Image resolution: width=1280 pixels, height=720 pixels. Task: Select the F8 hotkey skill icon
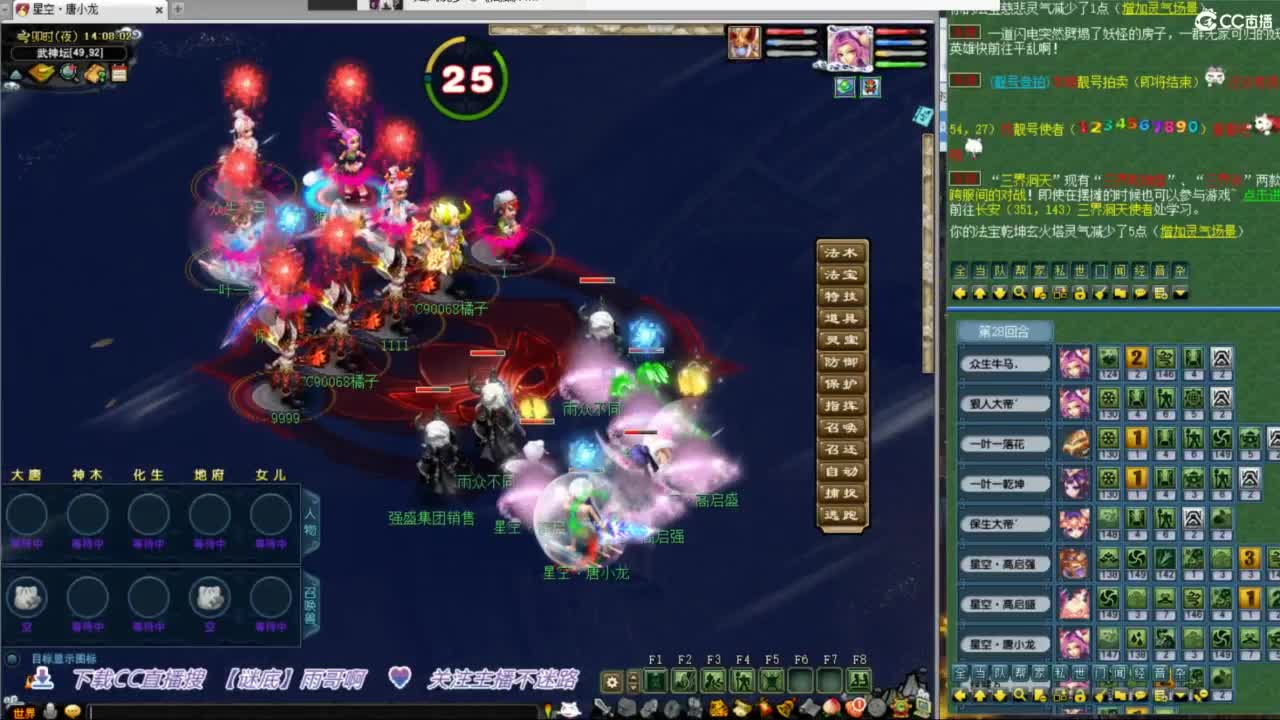click(x=858, y=679)
